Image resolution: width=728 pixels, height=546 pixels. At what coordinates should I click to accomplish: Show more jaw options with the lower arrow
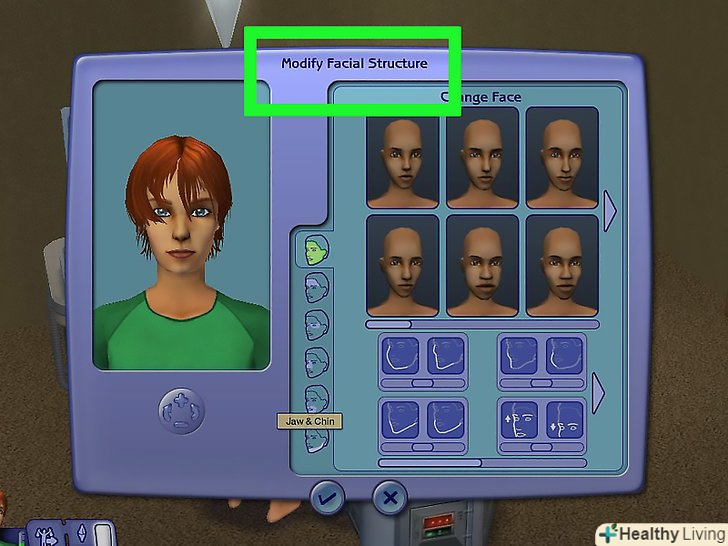pos(599,393)
